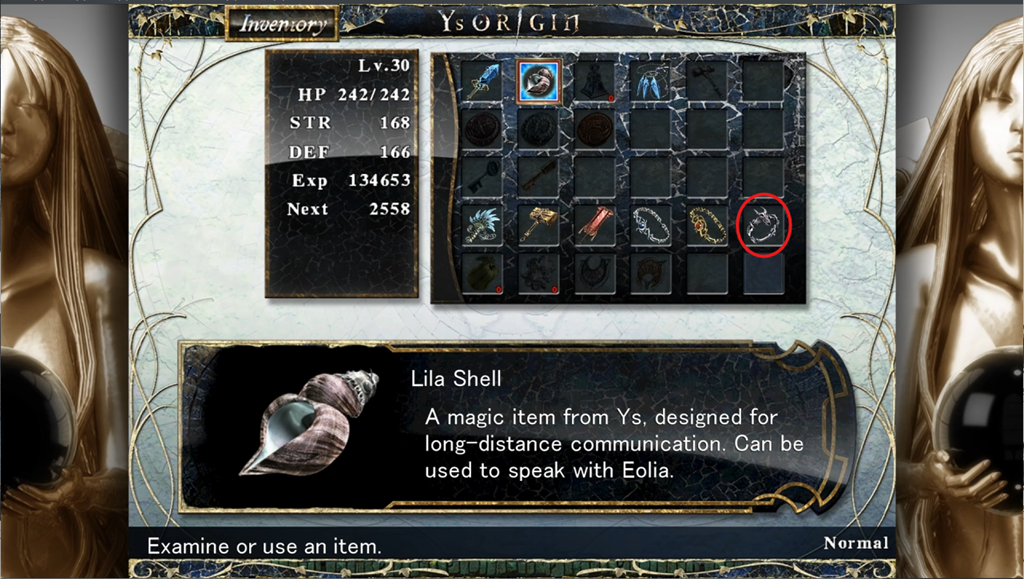Choose the blue wing feathers item
Image resolution: width=1024 pixels, height=579 pixels.
click(x=652, y=81)
